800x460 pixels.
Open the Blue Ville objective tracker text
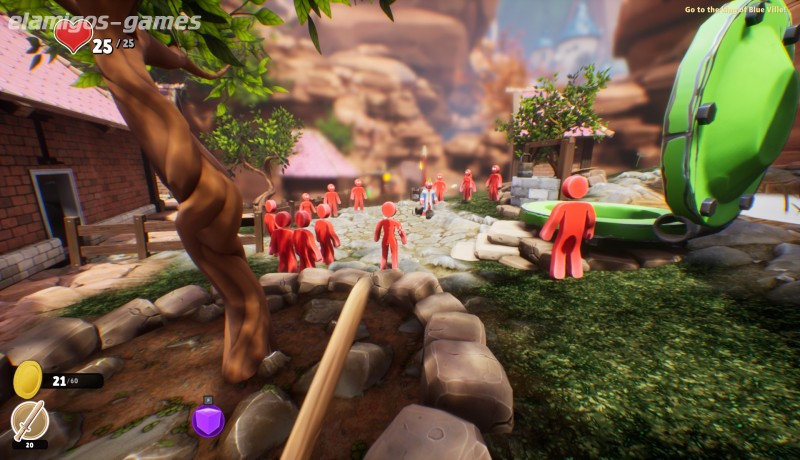pyautogui.click(x=739, y=10)
